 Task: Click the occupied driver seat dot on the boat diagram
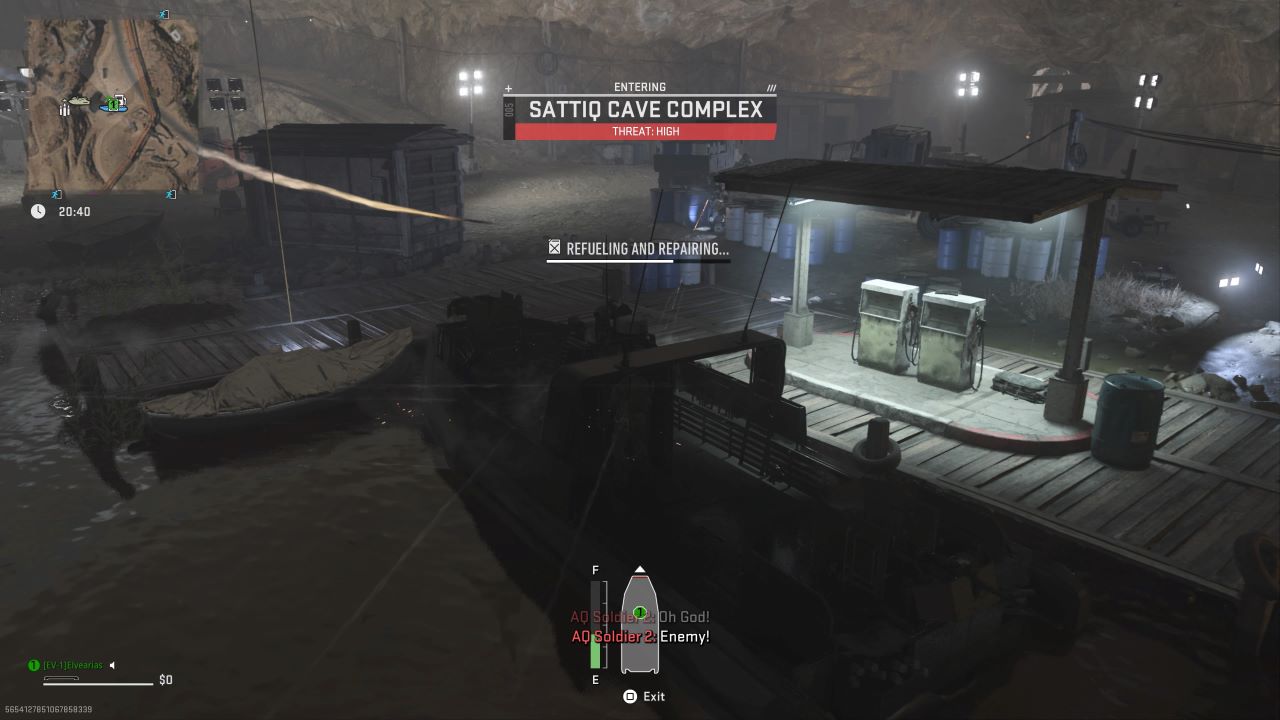[x=640, y=612]
